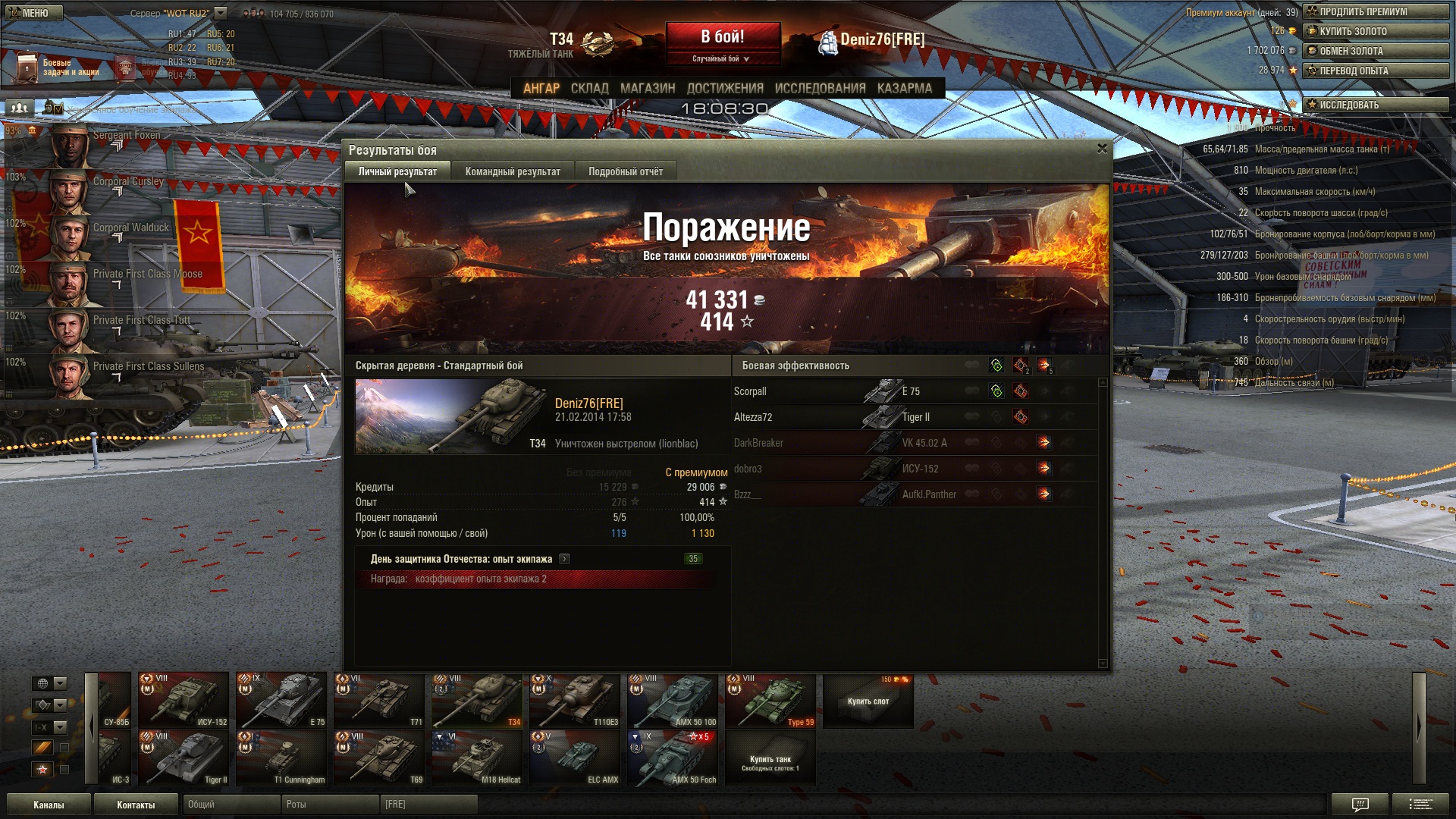Go to the СКЛАД section
Screen dimensions: 1456x819
589,88
